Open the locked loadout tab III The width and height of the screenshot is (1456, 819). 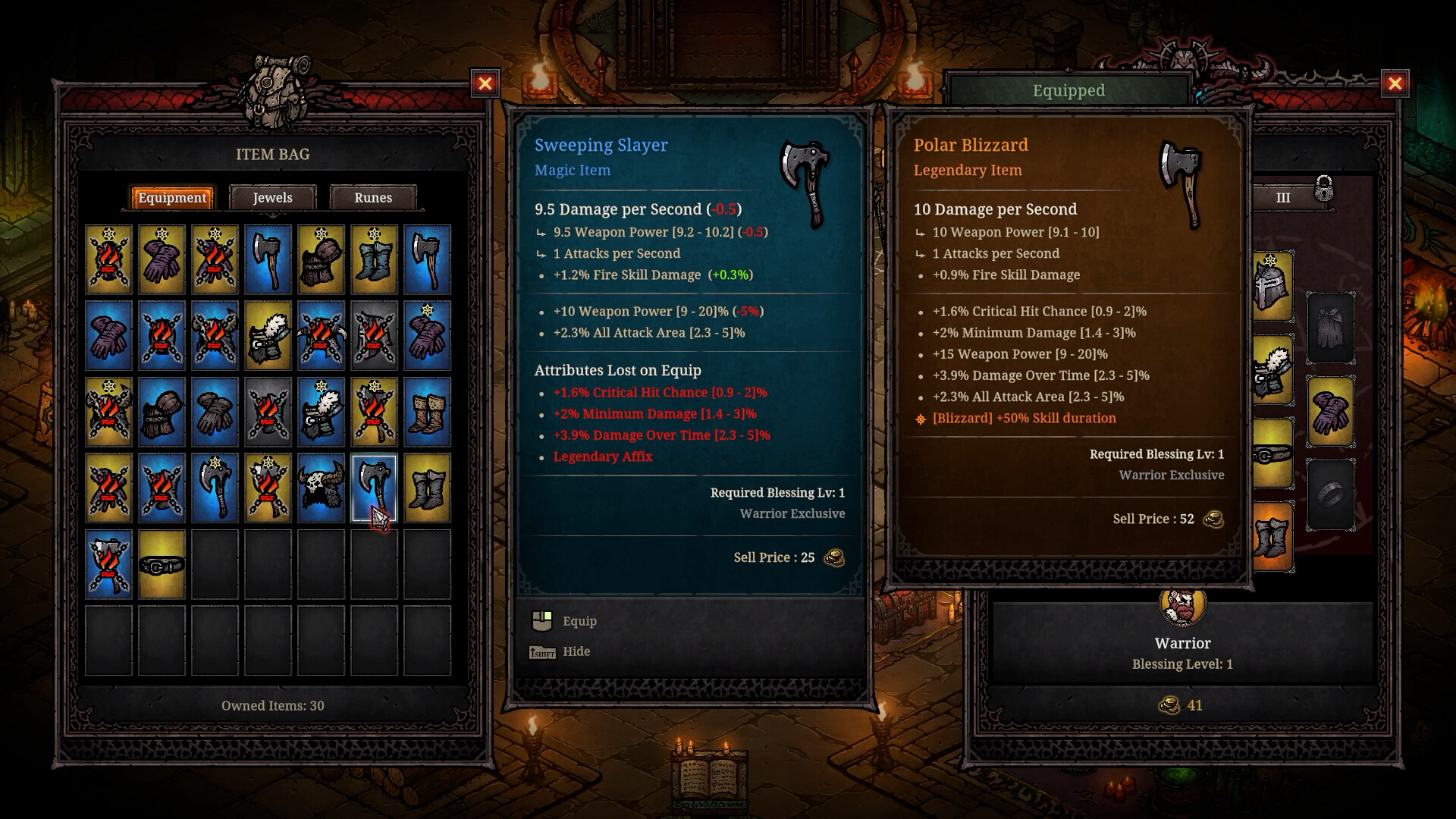1283,198
